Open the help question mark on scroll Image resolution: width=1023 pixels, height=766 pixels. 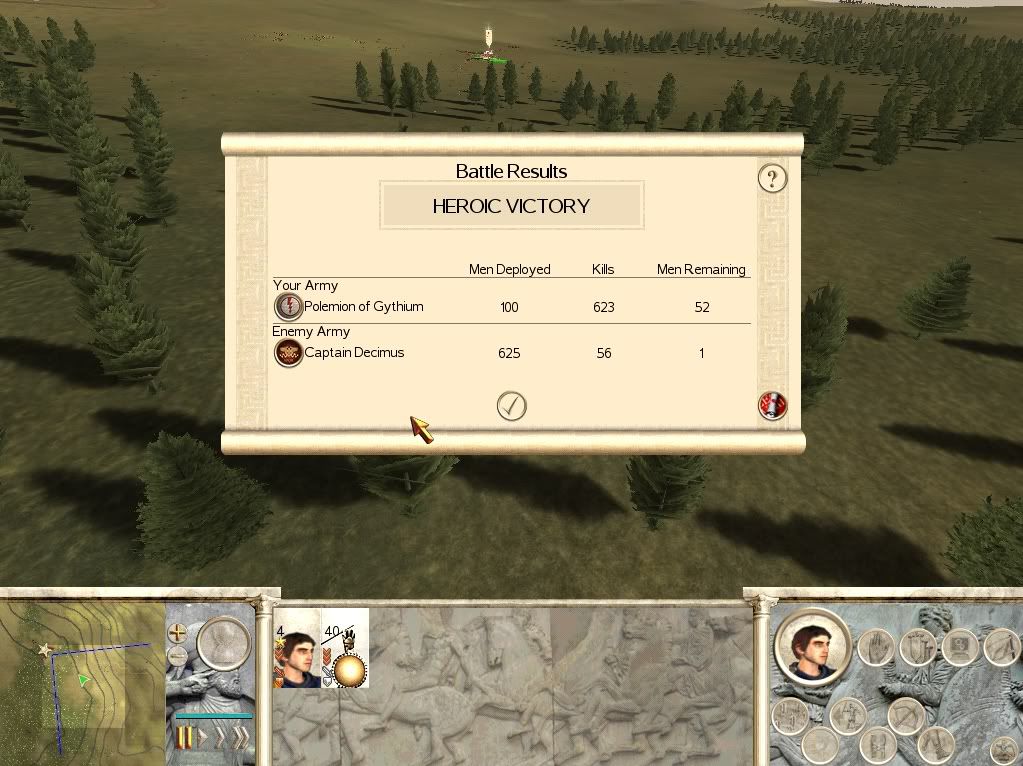[x=772, y=178]
